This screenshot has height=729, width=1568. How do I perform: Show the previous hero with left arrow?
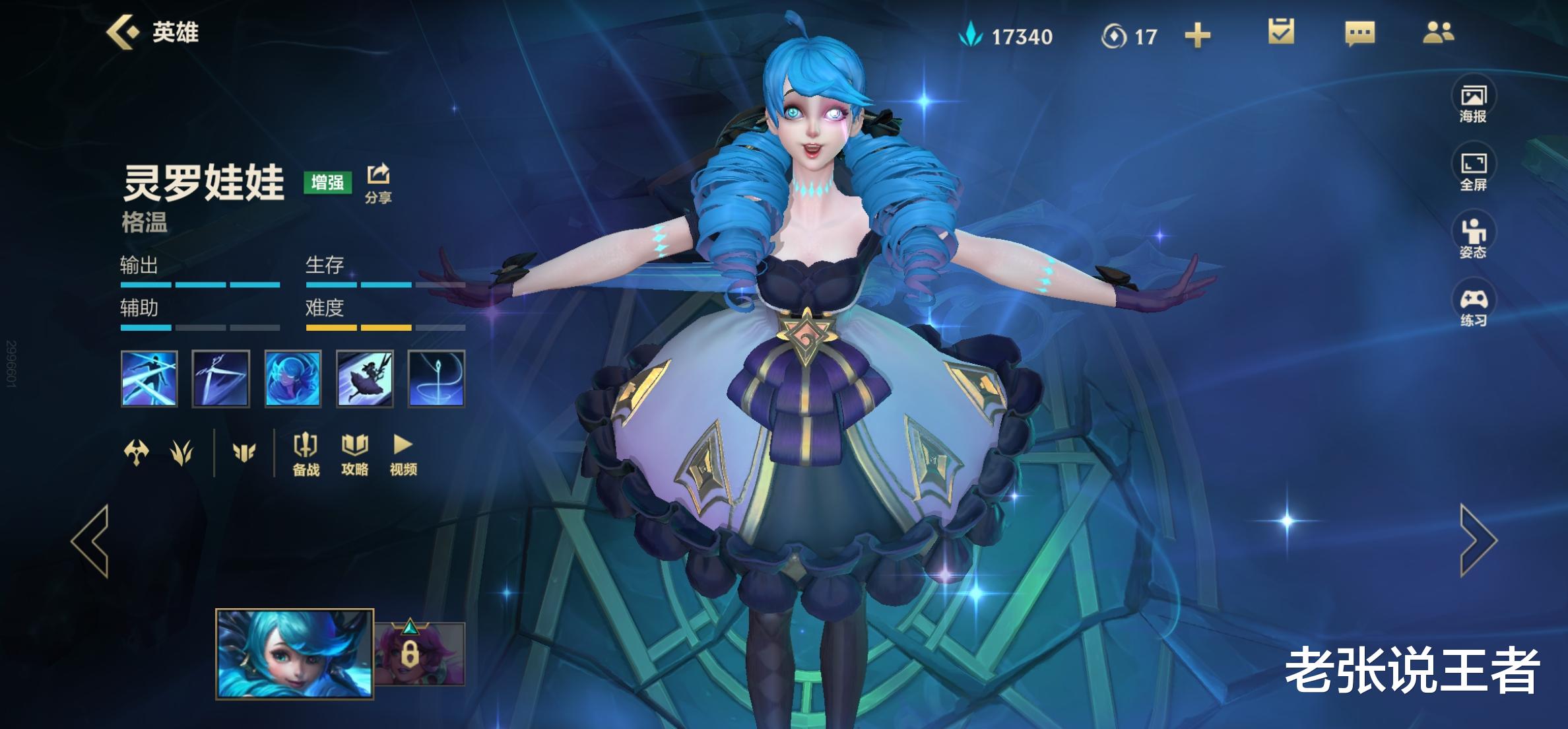[91, 541]
